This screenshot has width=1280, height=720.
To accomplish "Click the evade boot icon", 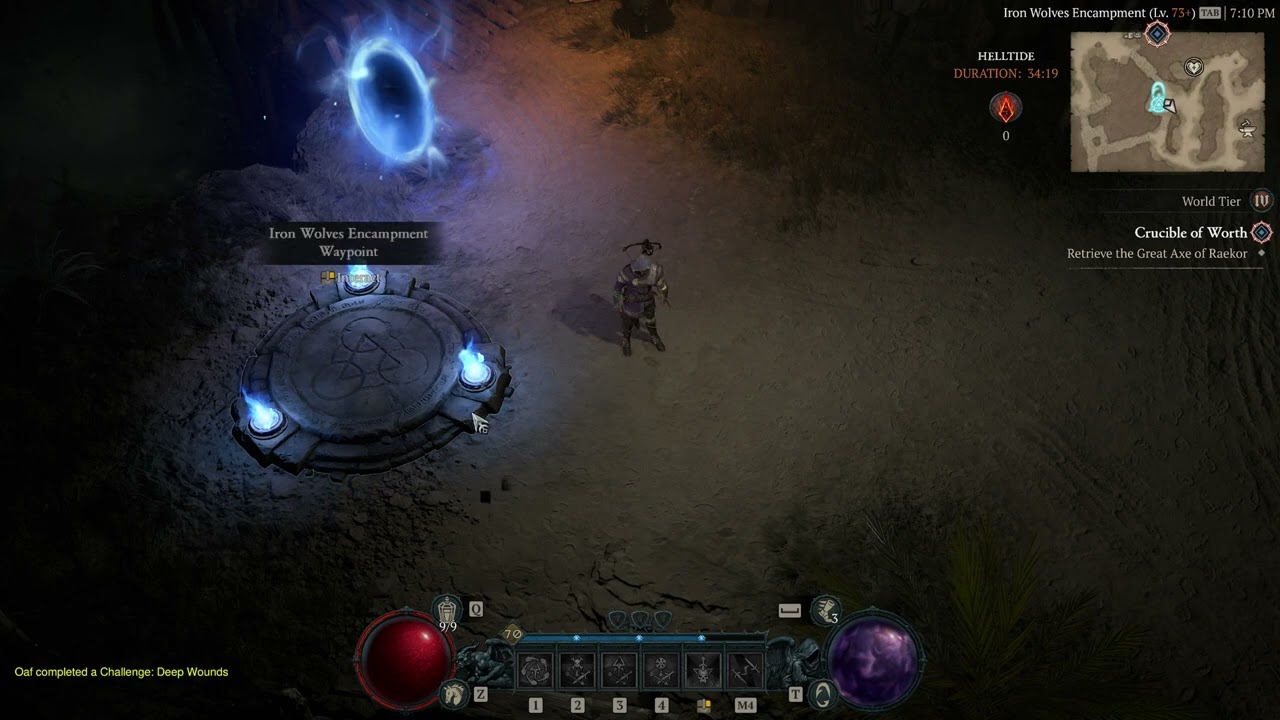I will [x=826, y=609].
